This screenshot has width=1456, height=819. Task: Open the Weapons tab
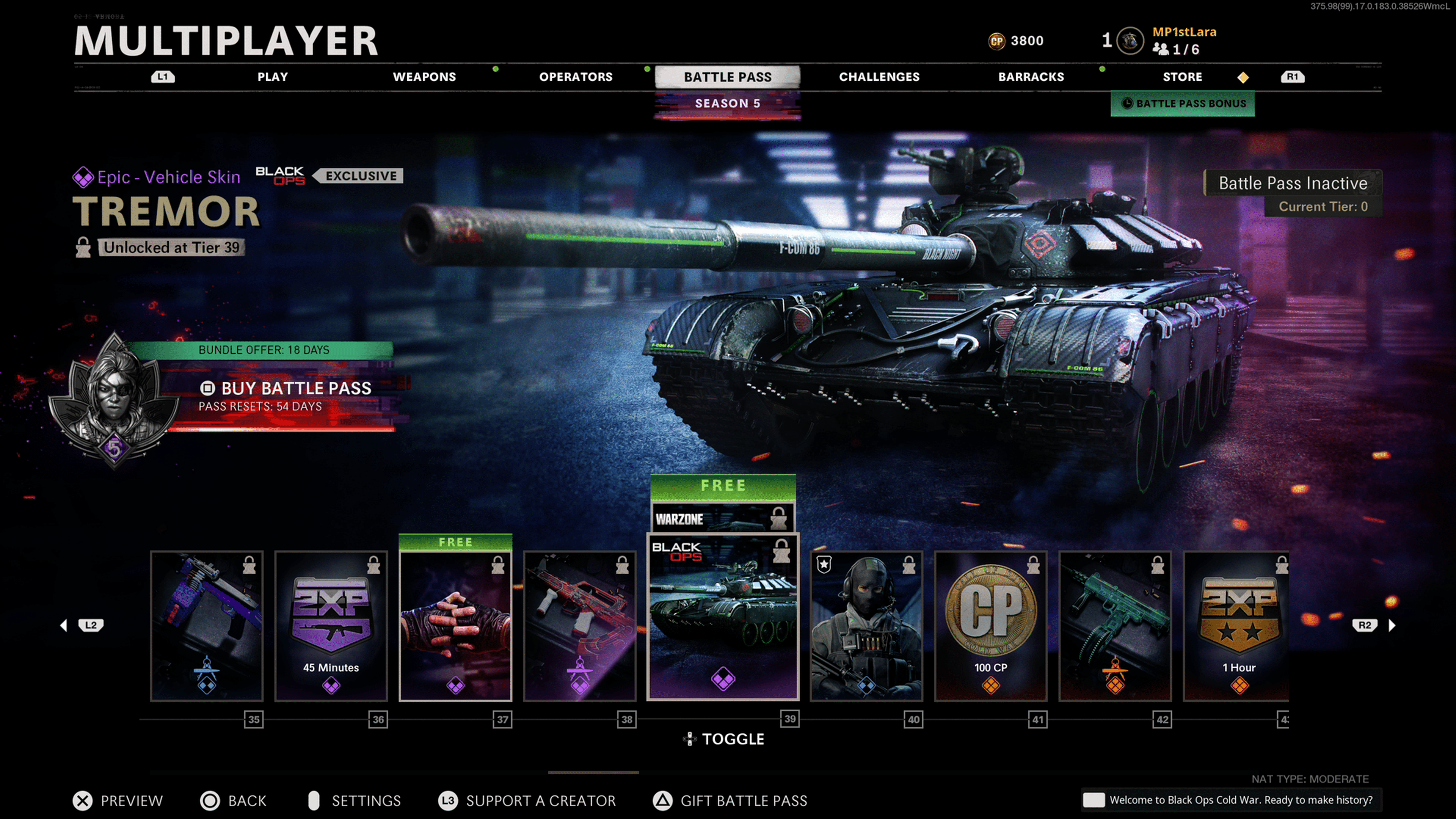tap(424, 77)
